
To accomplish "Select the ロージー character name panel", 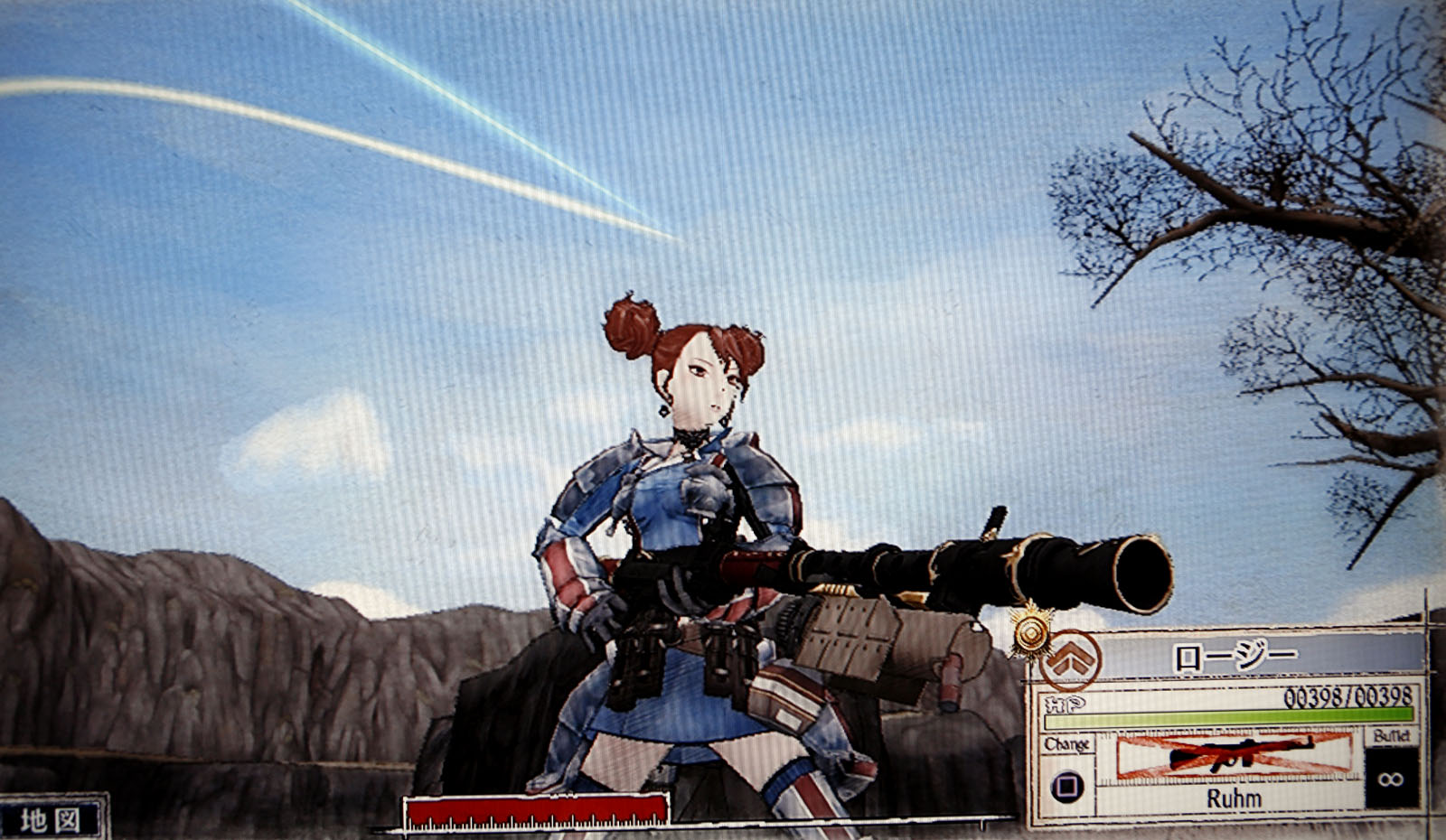I will pos(1235,658).
